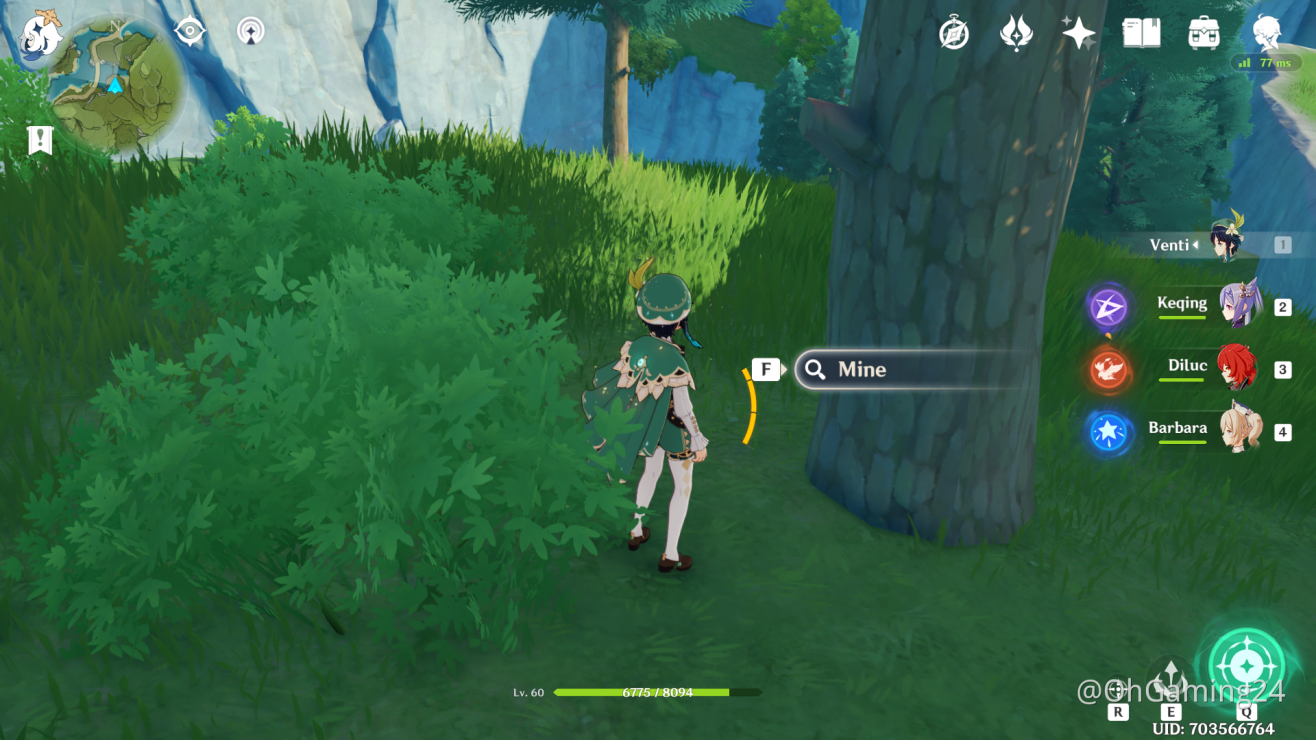This screenshot has height=740, width=1316.
Task: Open the target-shaped icon beside the minimap
Action: 189,31
